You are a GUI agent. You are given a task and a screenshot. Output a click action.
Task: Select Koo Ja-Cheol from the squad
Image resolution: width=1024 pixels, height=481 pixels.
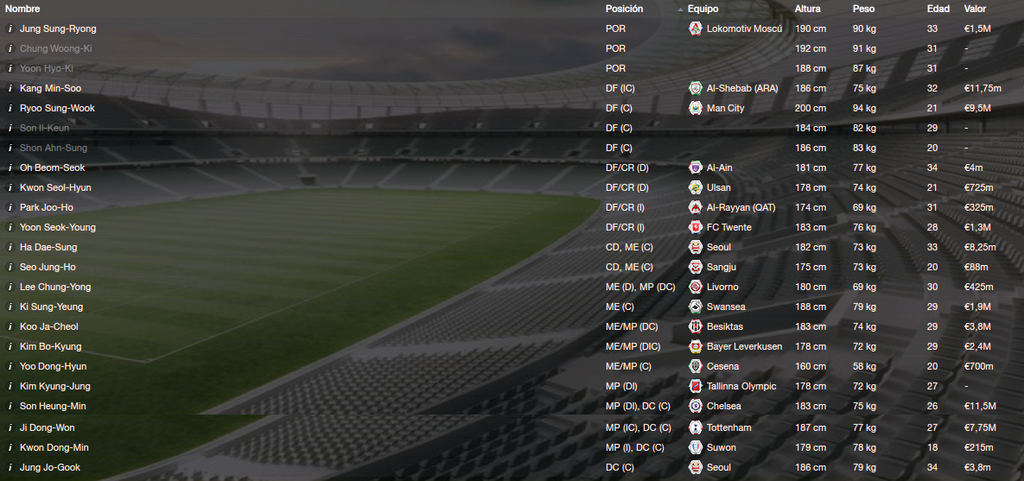(49, 327)
